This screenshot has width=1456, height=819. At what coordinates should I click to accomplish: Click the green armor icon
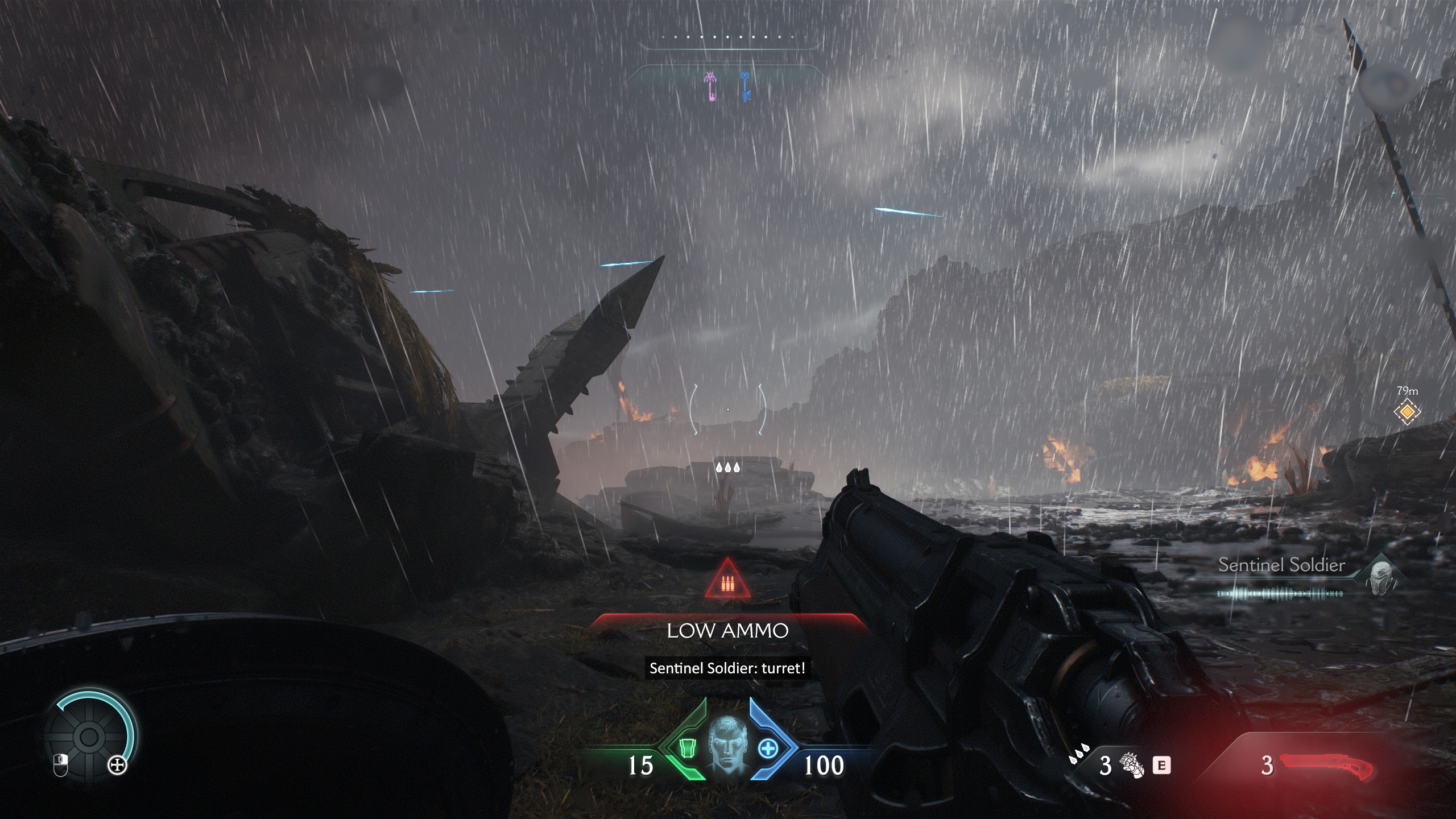688,748
